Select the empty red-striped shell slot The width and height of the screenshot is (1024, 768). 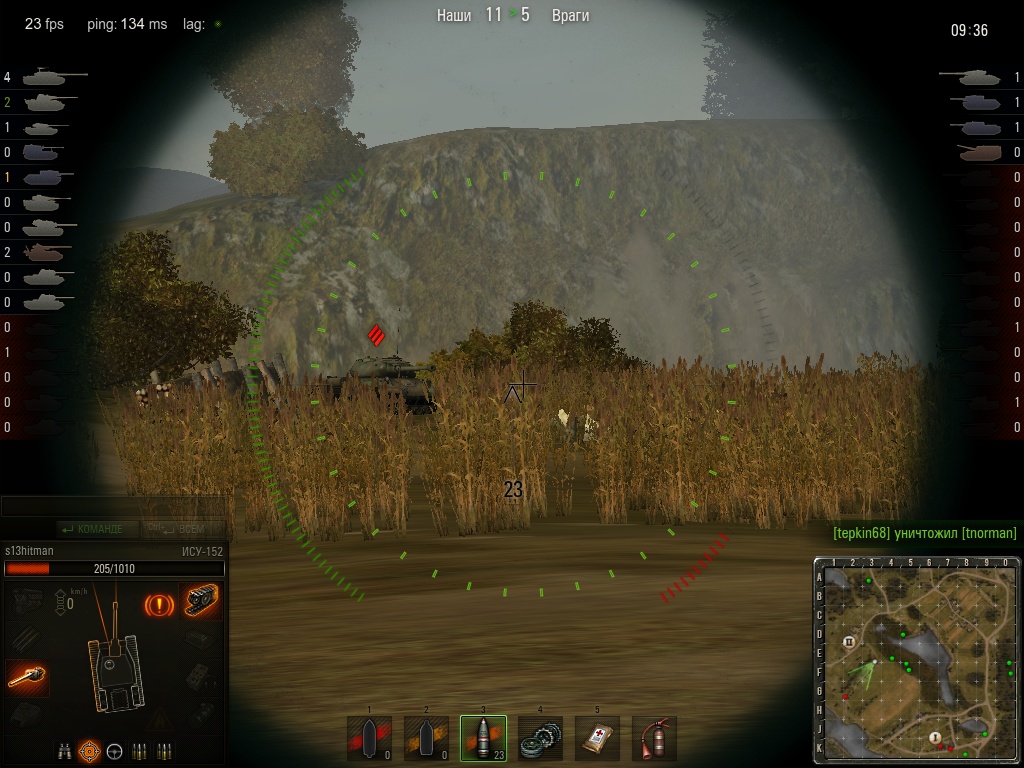369,738
